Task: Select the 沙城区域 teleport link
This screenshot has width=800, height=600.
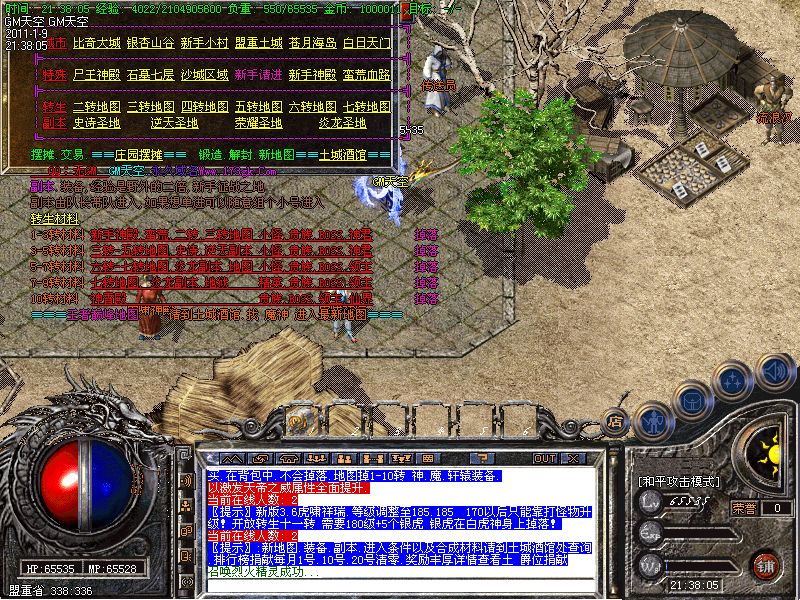Action: pos(205,74)
